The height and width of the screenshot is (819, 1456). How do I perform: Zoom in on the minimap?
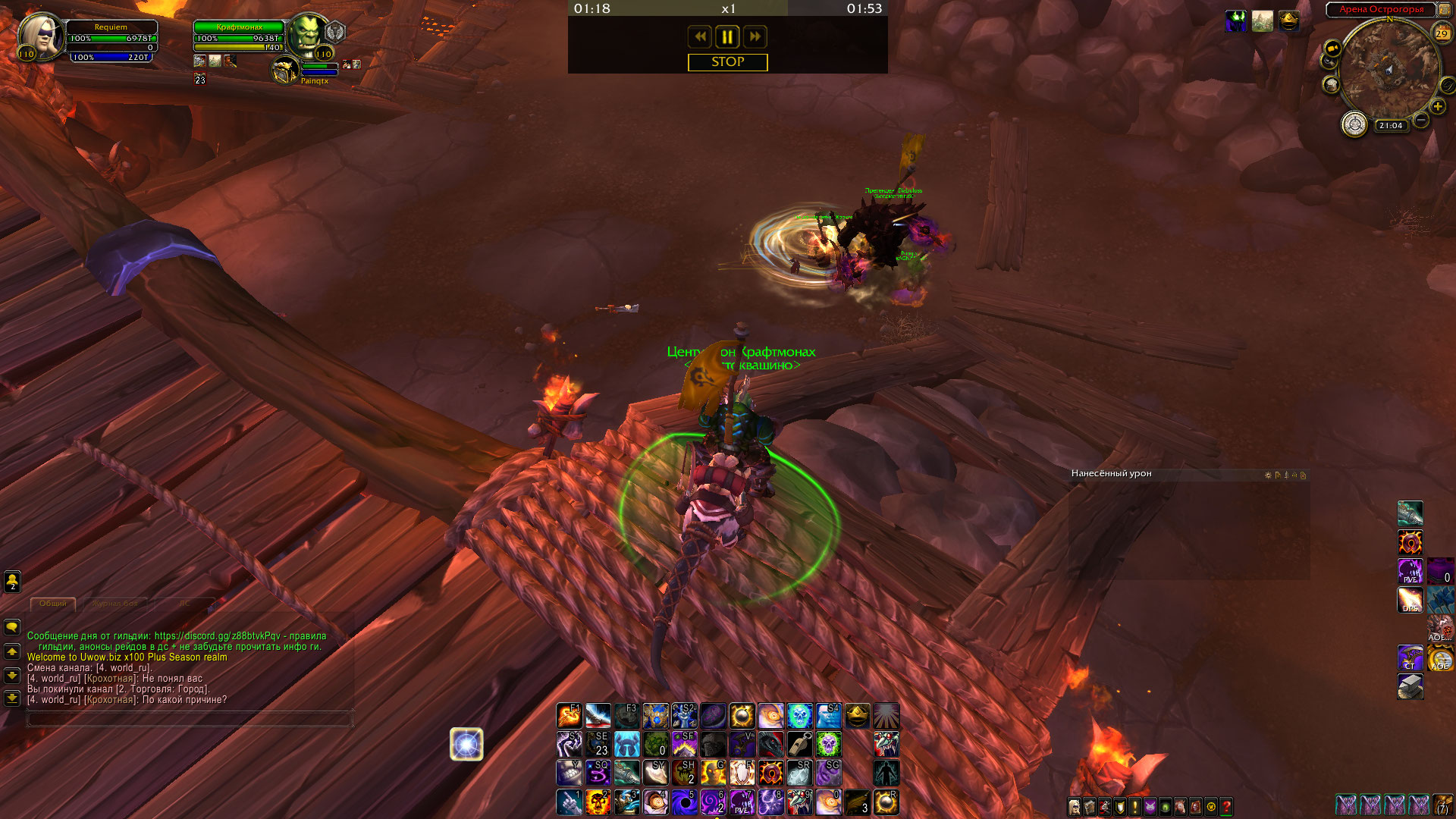pos(1437,107)
